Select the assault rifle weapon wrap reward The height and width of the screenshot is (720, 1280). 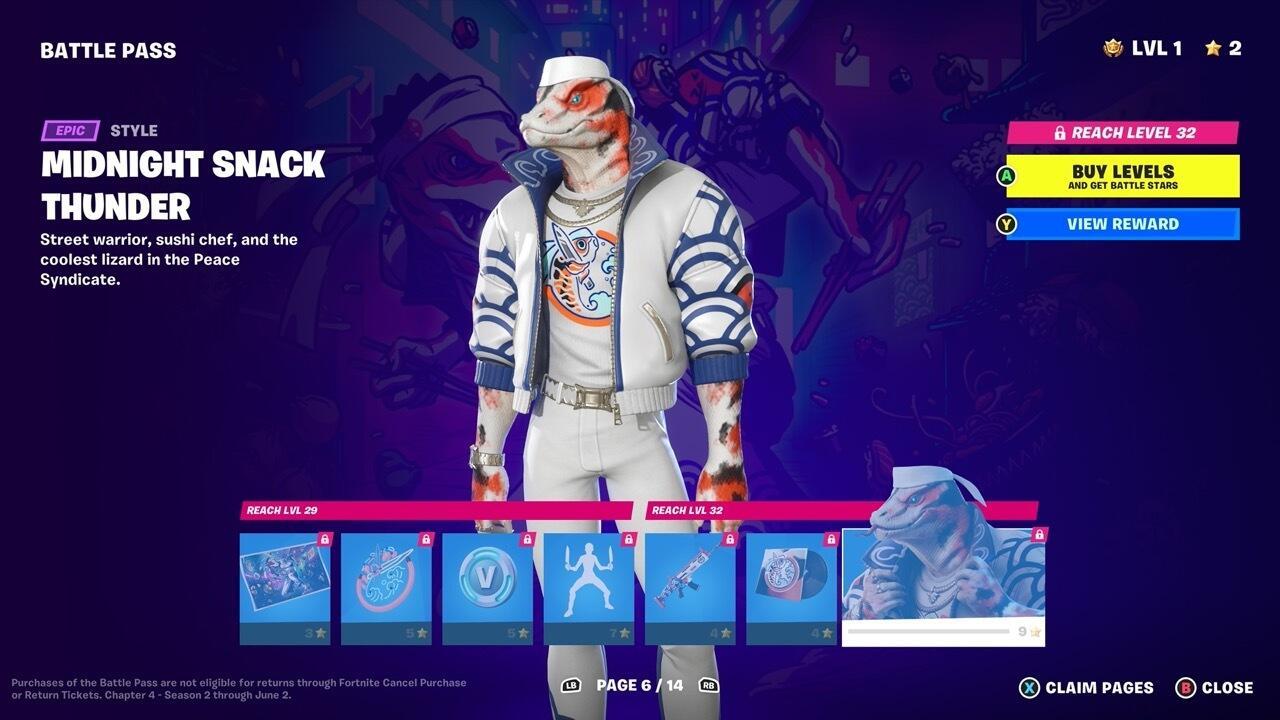tap(690, 588)
